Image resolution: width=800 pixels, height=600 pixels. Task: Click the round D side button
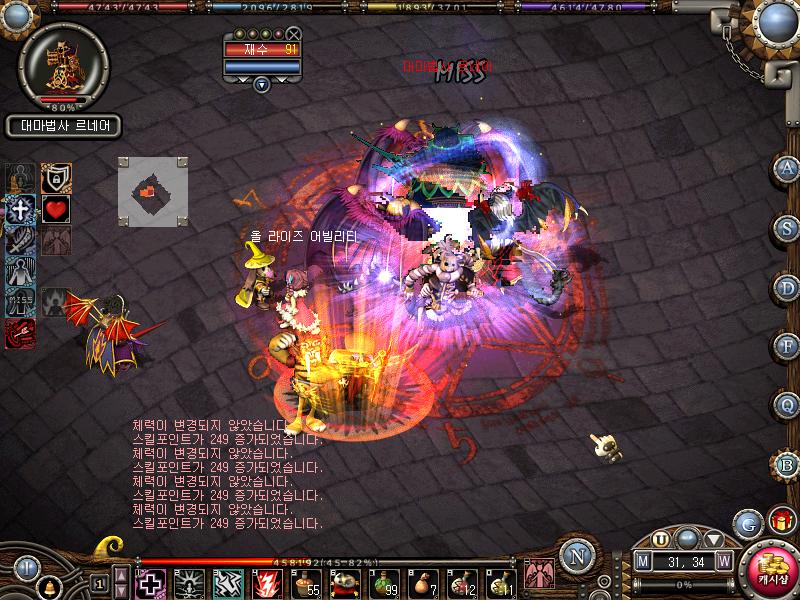(x=787, y=287)
